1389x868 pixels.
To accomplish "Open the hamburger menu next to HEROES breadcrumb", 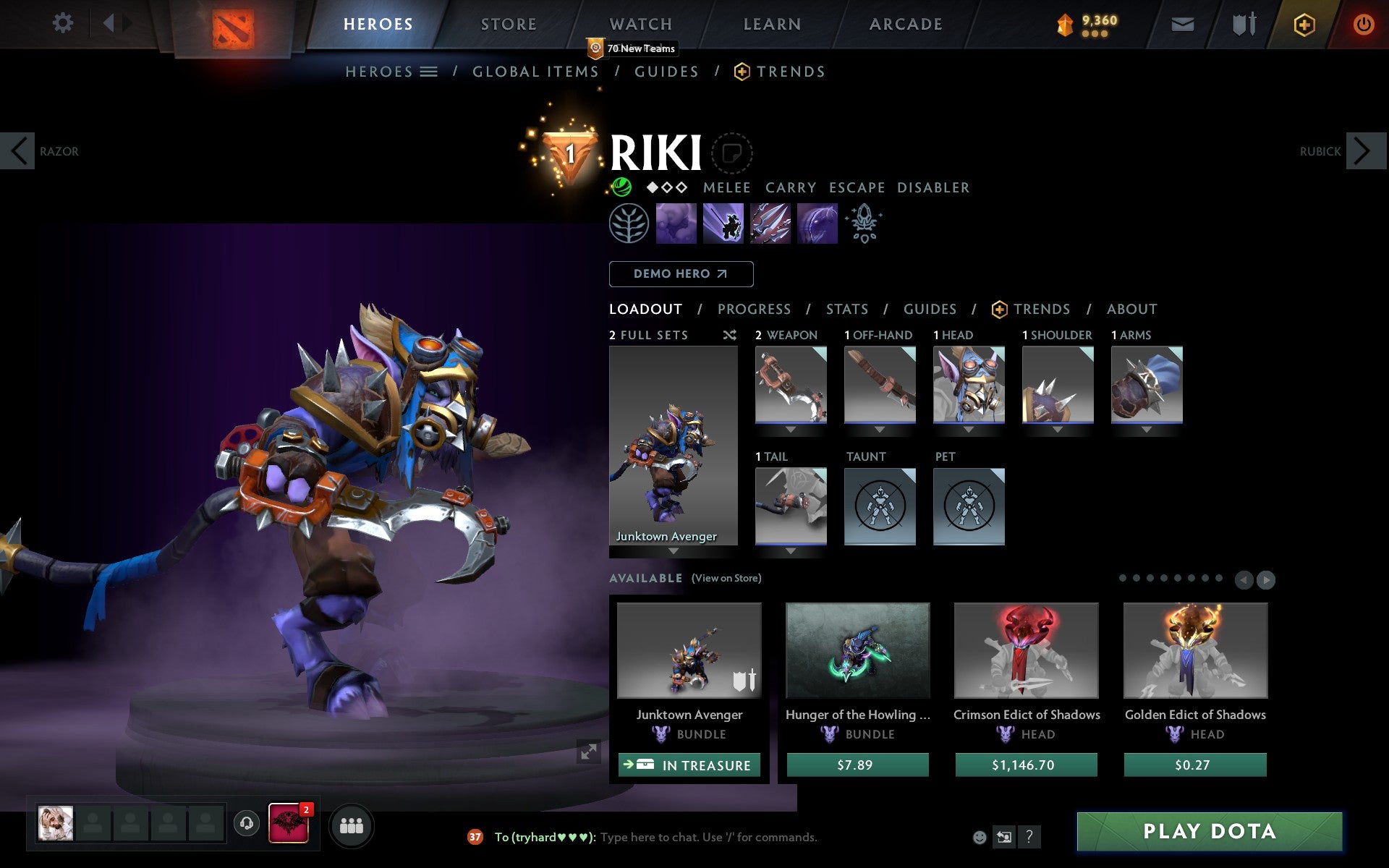I will coord(429,72).
